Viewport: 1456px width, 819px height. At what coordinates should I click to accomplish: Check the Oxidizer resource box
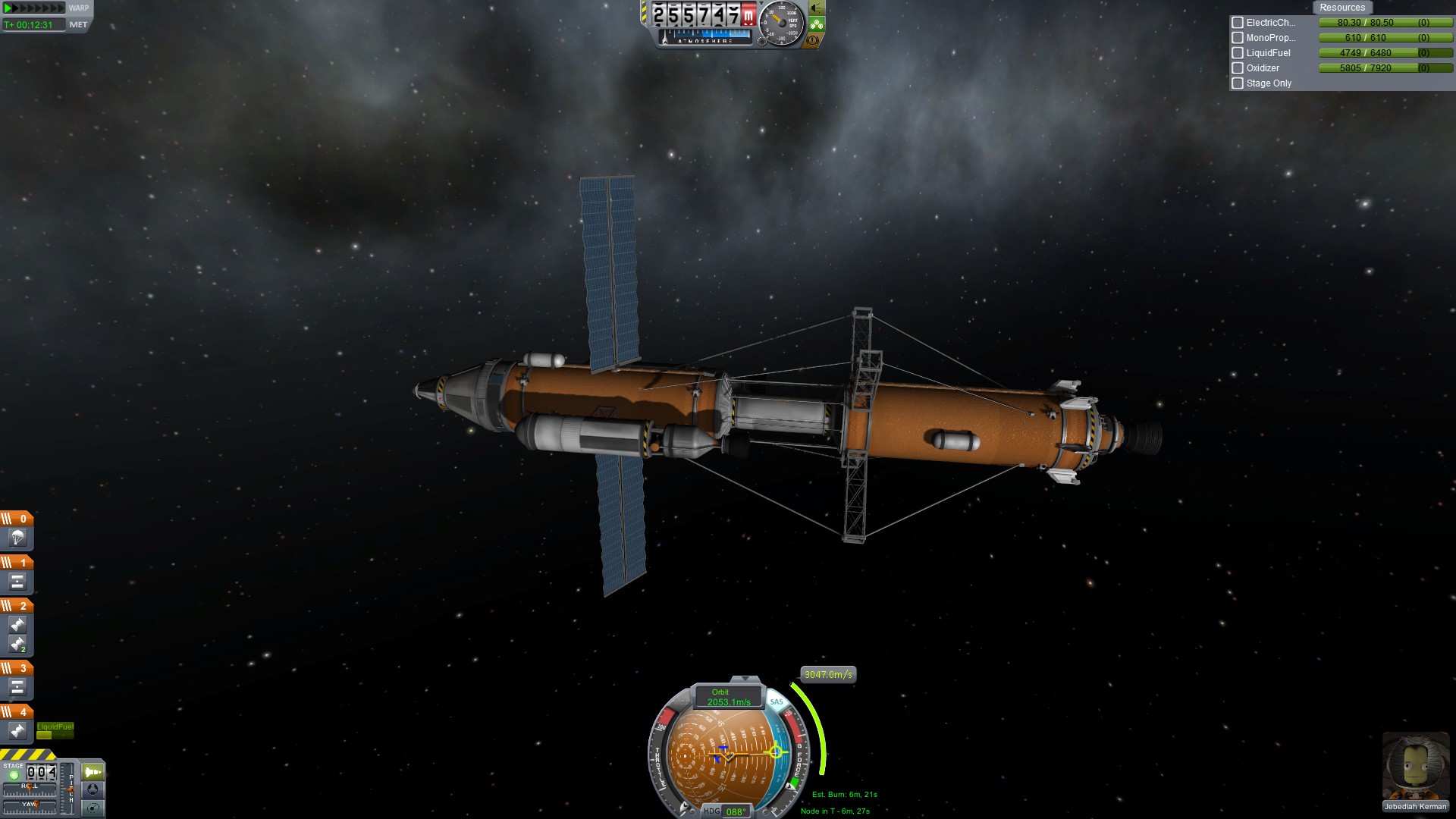(1238, 68)
